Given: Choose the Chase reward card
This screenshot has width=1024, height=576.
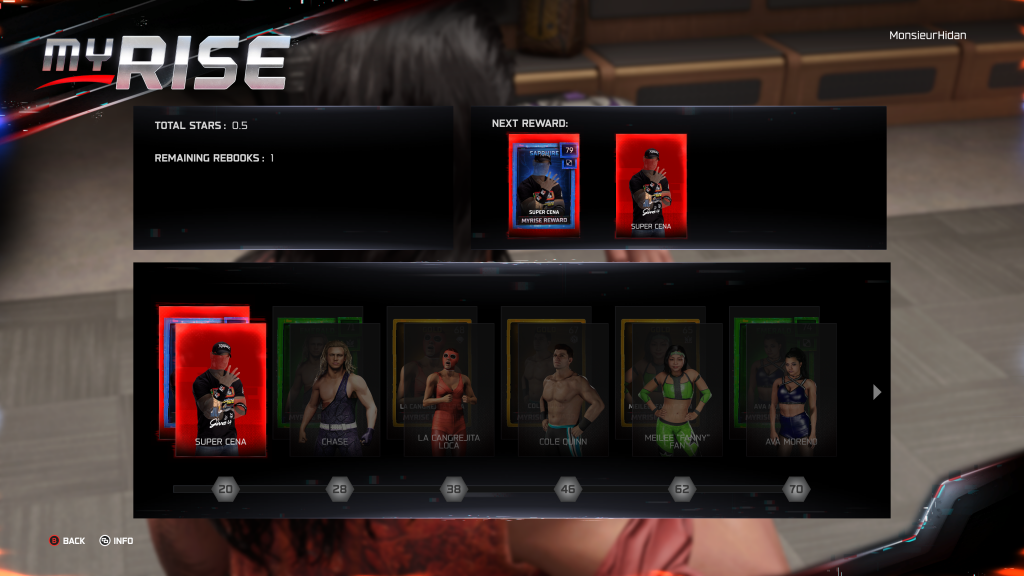Looking at the screenshot, I should [x=335, y=390].
